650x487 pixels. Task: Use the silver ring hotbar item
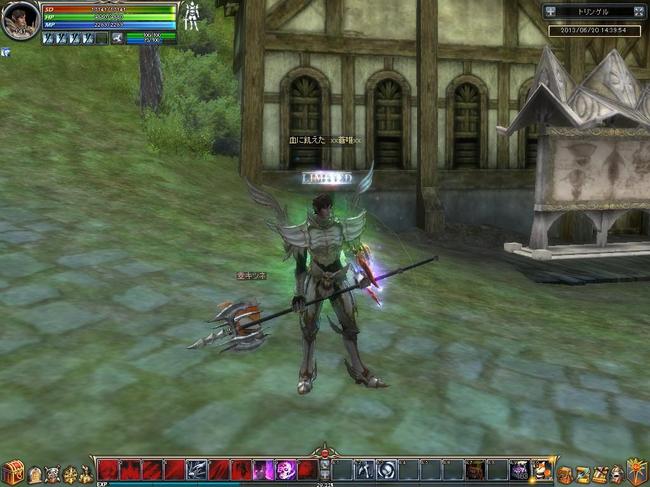[x=386, y=469]
